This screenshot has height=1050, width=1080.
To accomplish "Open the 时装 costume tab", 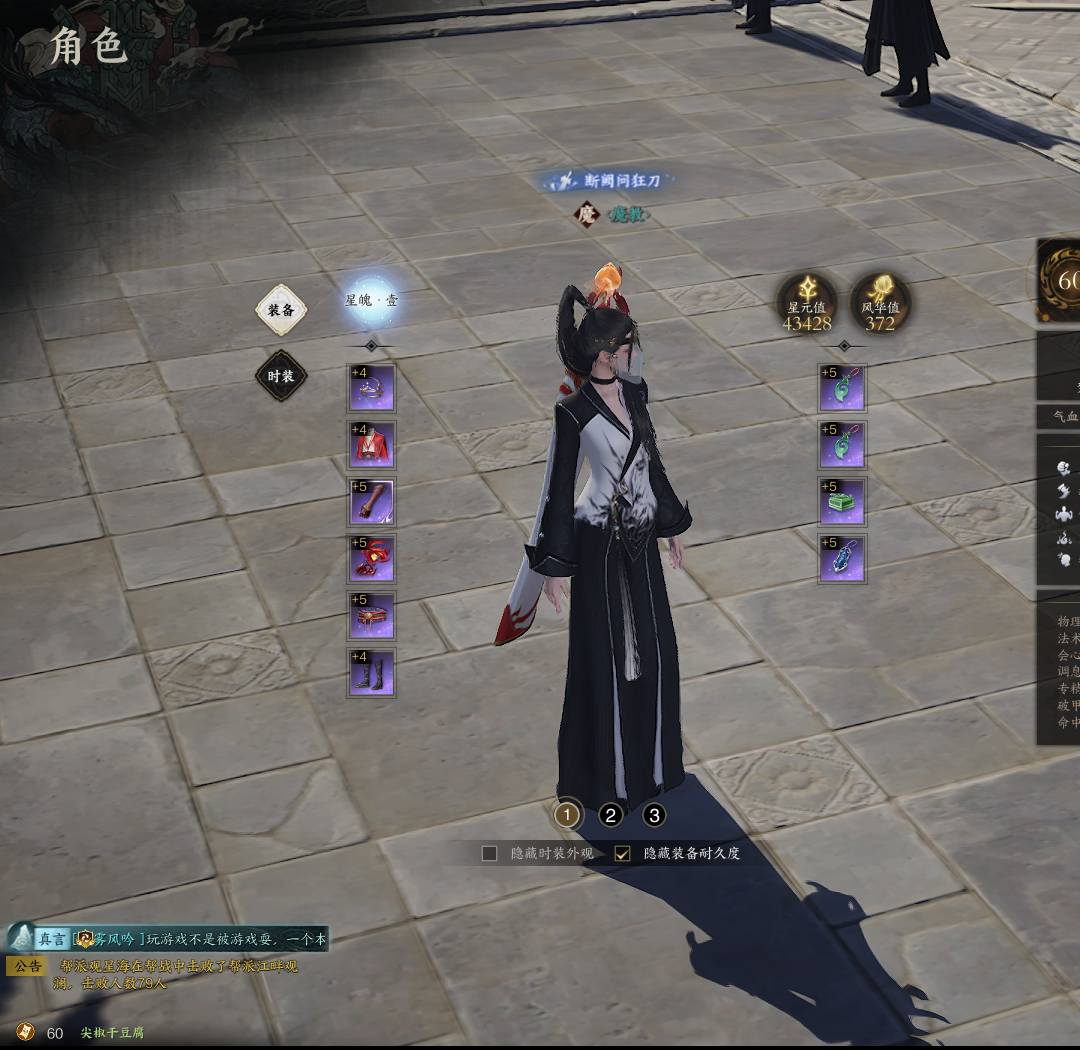I will 281,377.
